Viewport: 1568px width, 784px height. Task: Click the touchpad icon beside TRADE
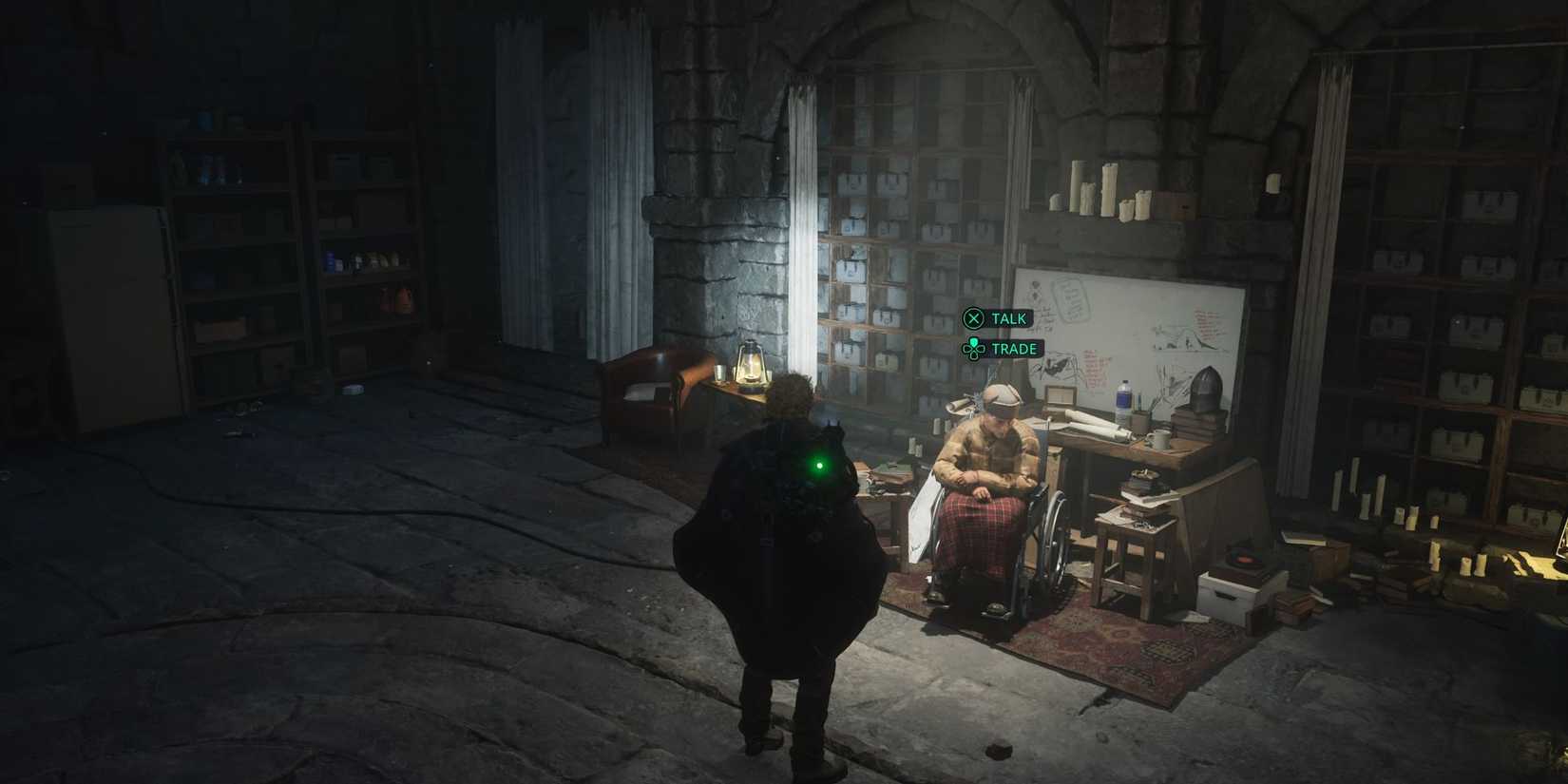point(972,349)
